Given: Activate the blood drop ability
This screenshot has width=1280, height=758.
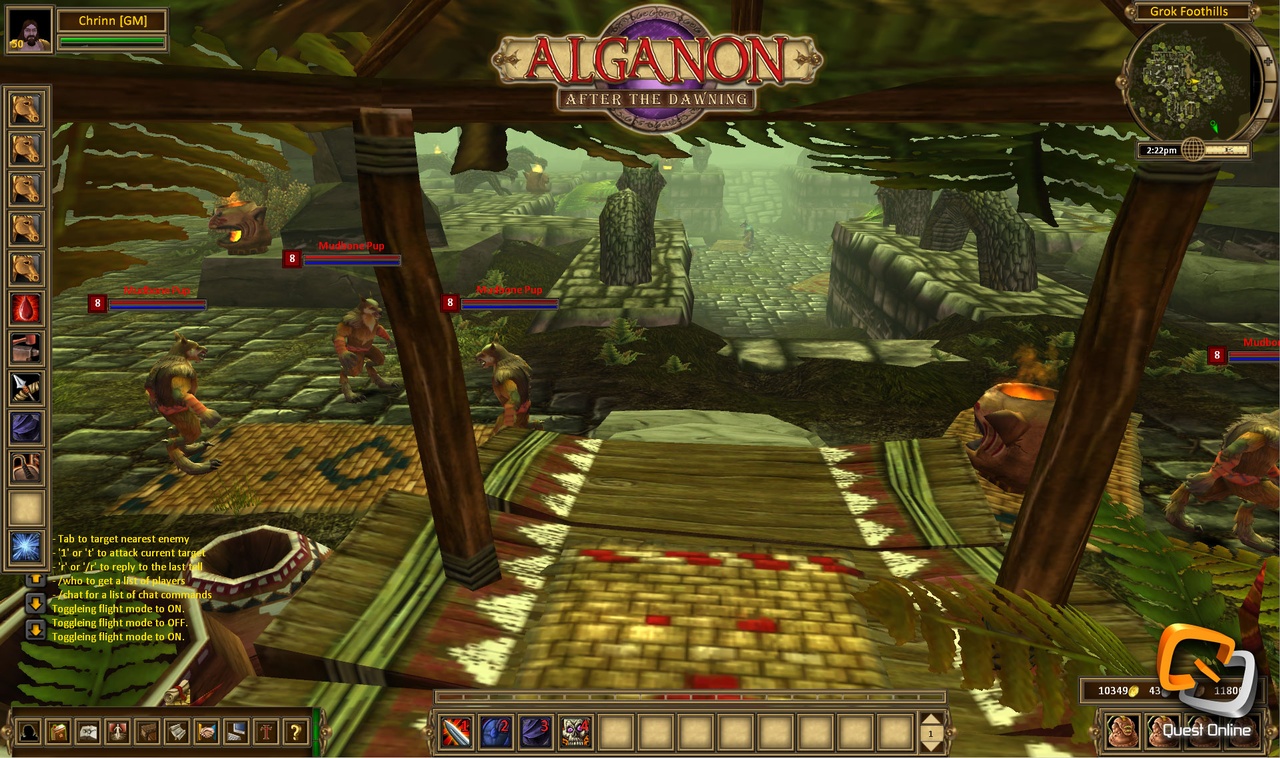Looking at the screenshot, I should [26, 308].
